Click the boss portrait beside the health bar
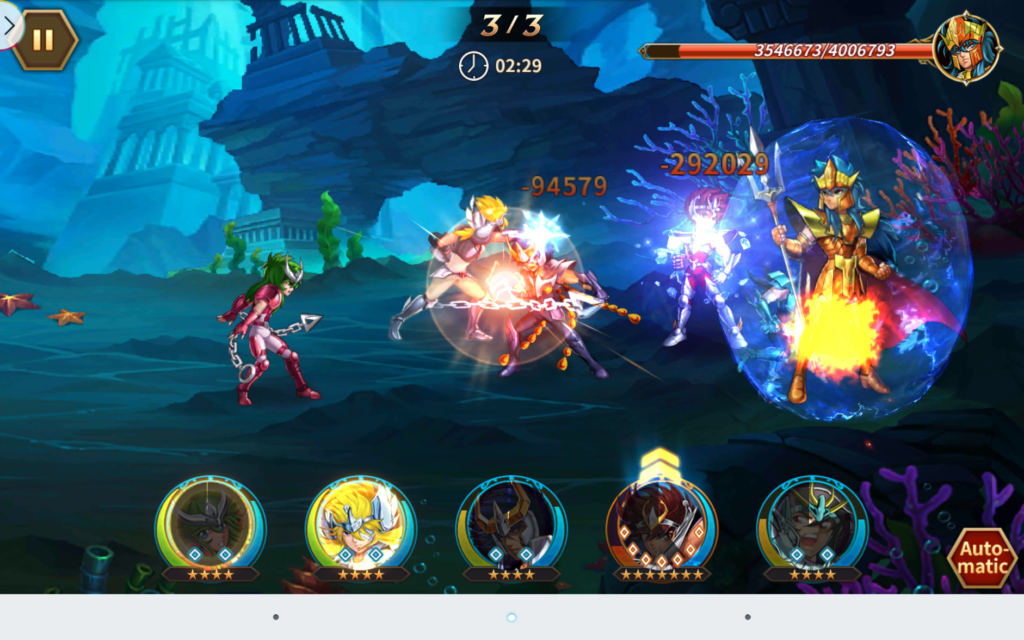Screen dimensions: 1024x640 coord(966,46)
